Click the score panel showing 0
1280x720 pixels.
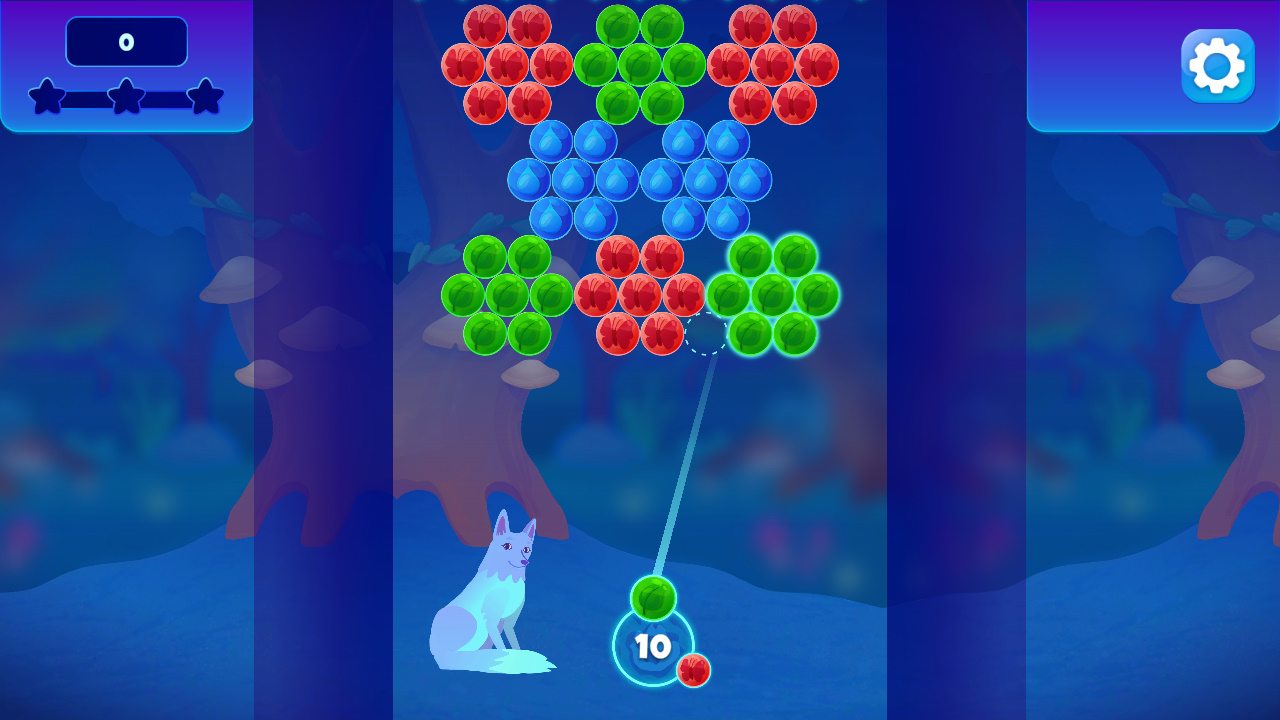coord(126,42)
